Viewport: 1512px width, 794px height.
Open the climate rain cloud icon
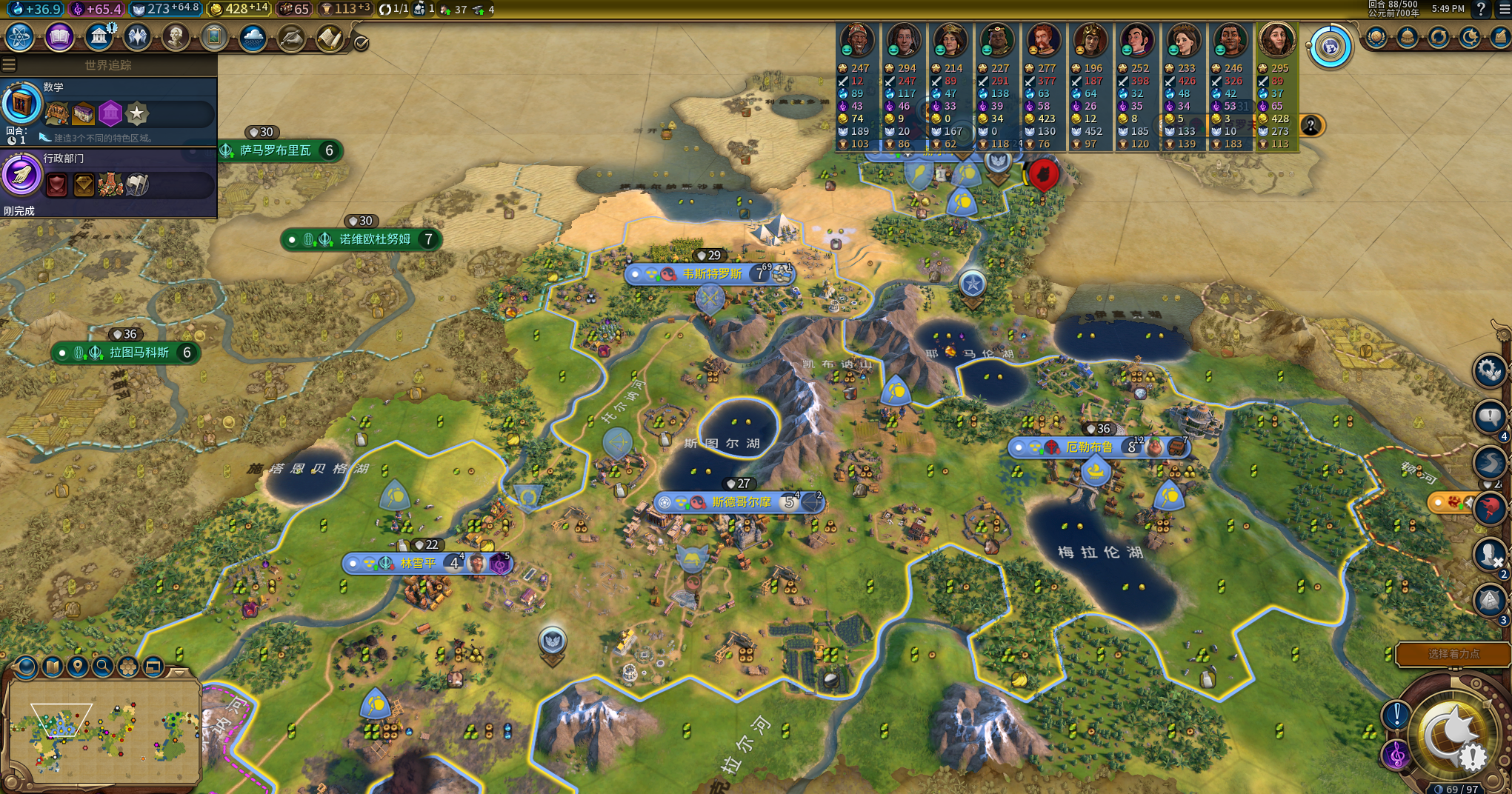[253, 37]
